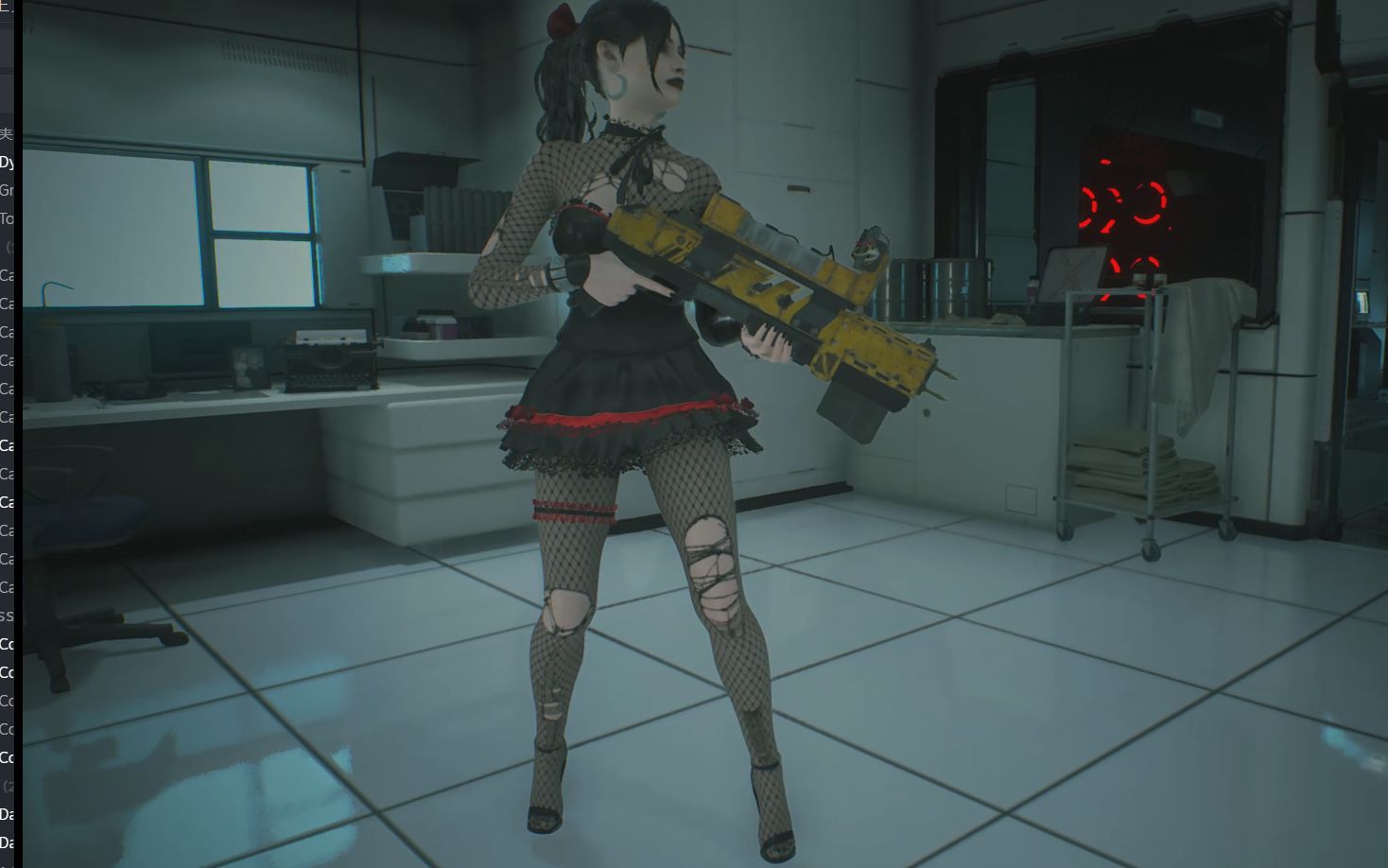The width and height of the screenshot is (1388, 868).
Task: Open the sidebar entry beginning with "To"
Action: [x=8, y=218]
